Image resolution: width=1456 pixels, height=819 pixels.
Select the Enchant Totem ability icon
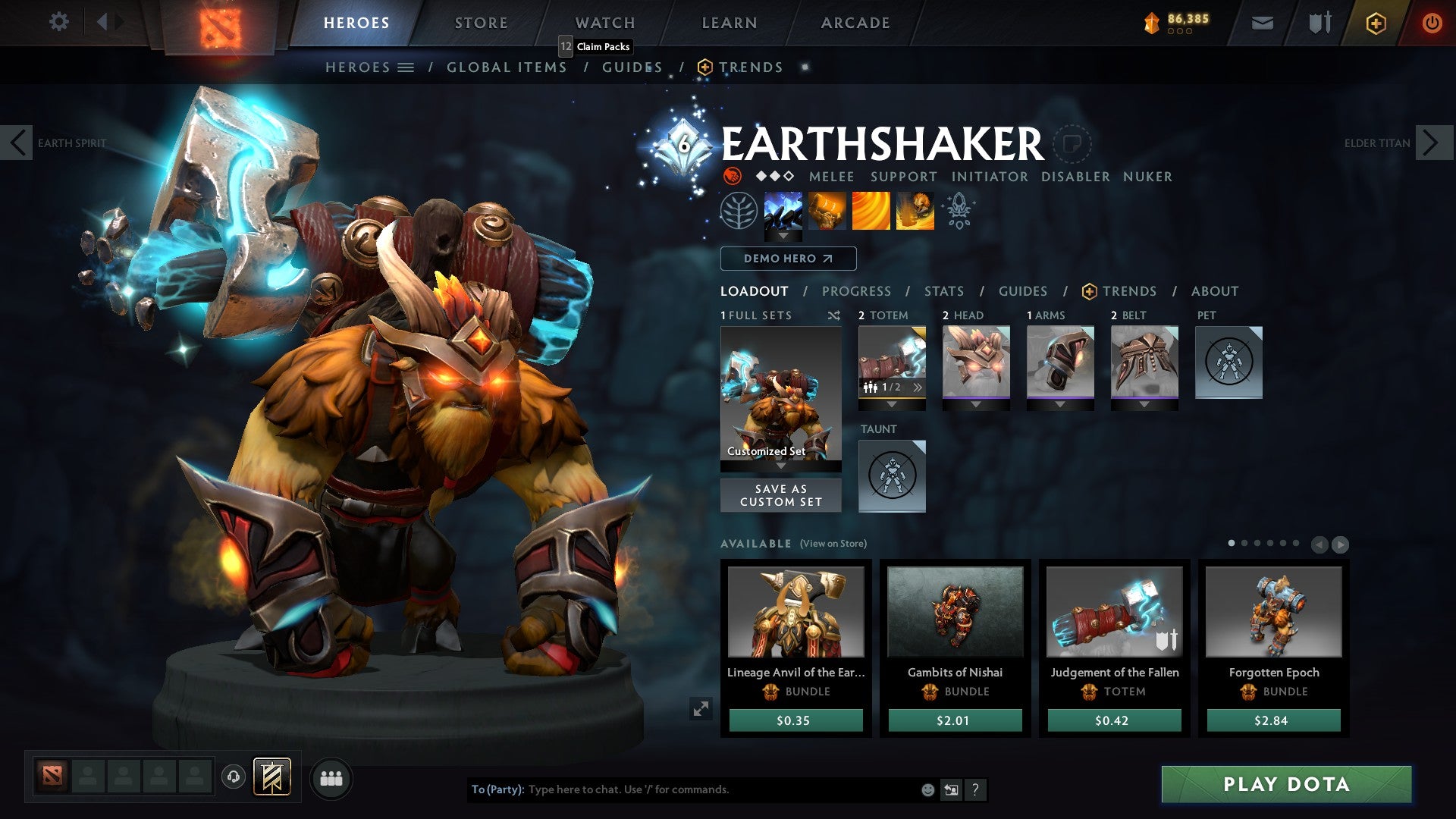pos(827,213)
